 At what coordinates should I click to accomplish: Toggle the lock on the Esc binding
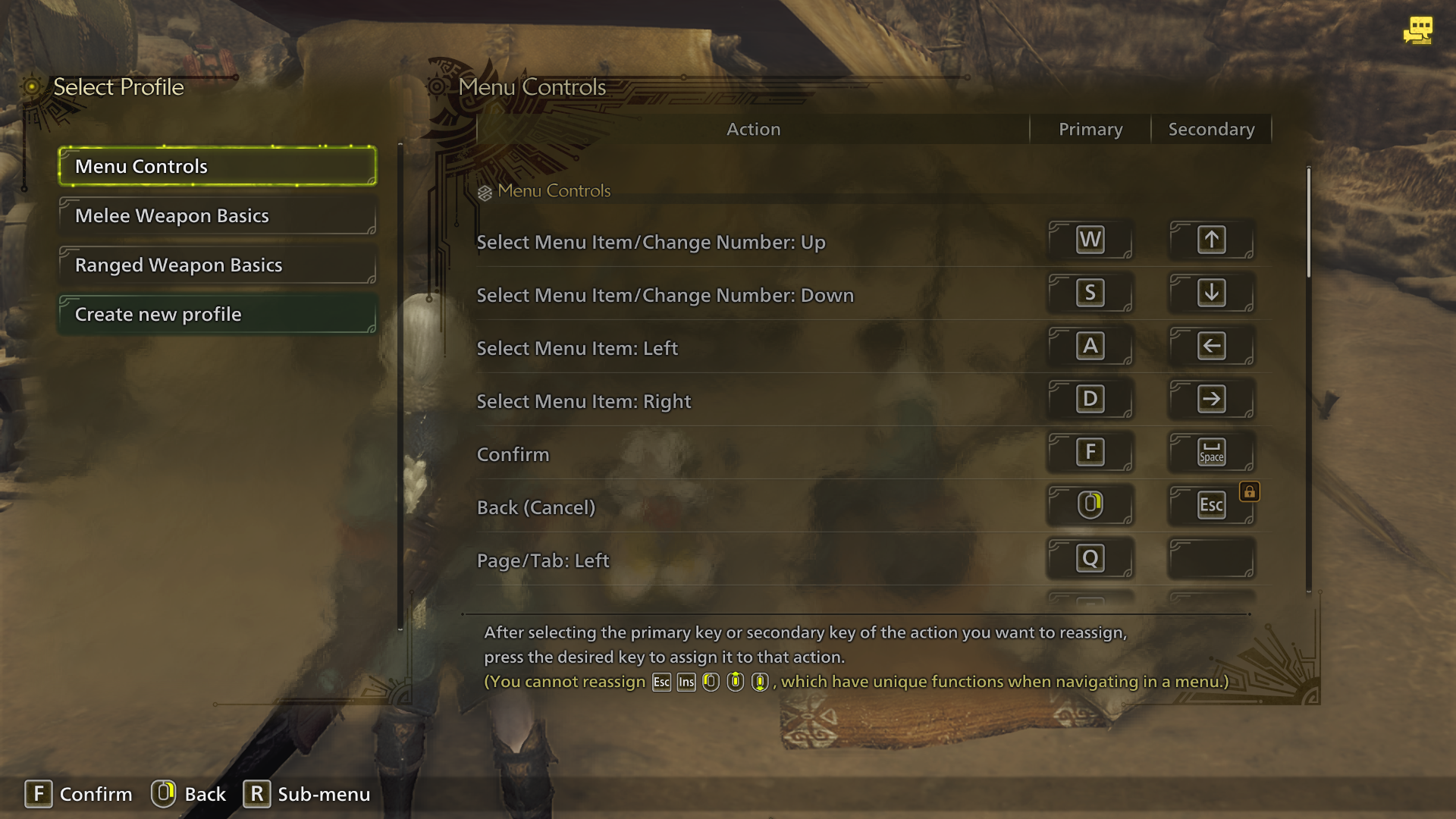point(1250,491)
